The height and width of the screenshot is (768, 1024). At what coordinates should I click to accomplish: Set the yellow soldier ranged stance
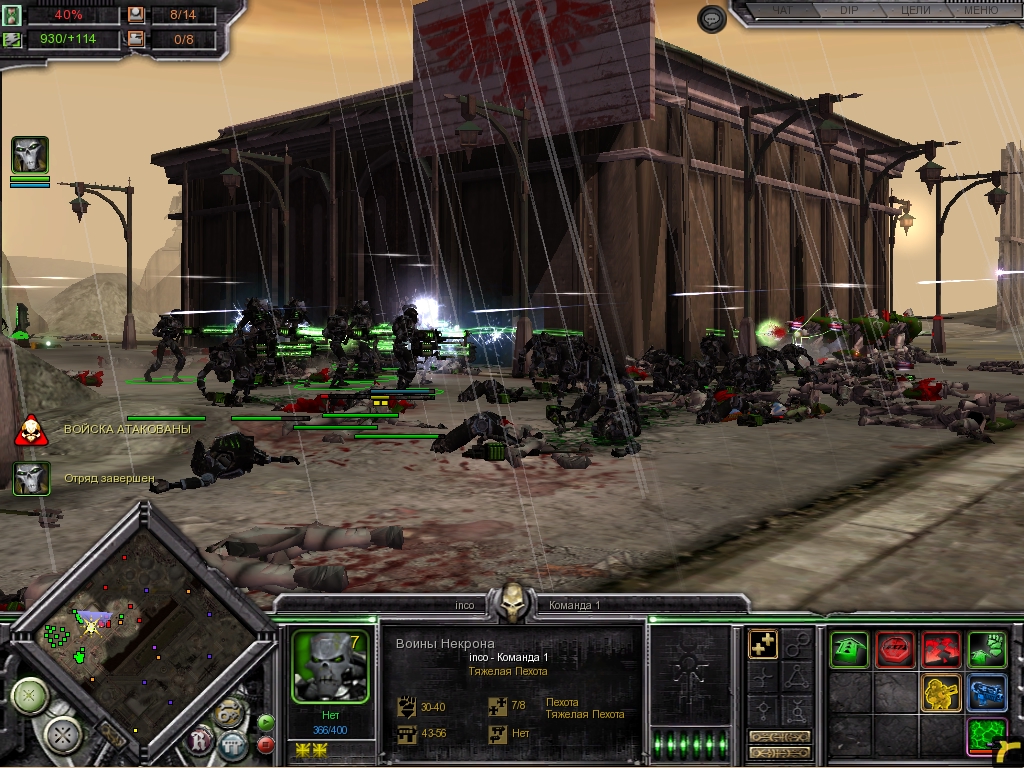pos(941,693)
